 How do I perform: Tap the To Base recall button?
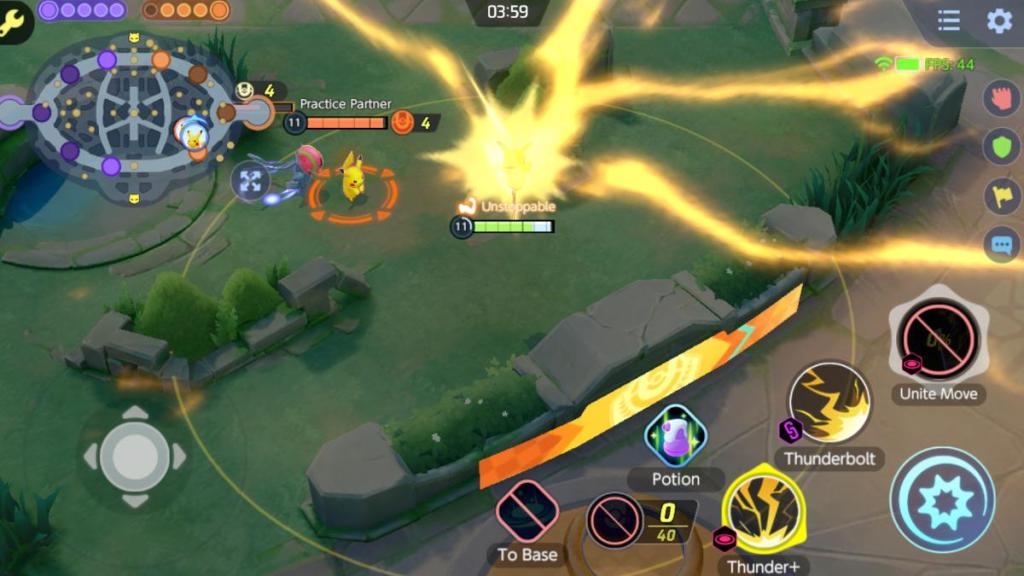pos(527,512)
